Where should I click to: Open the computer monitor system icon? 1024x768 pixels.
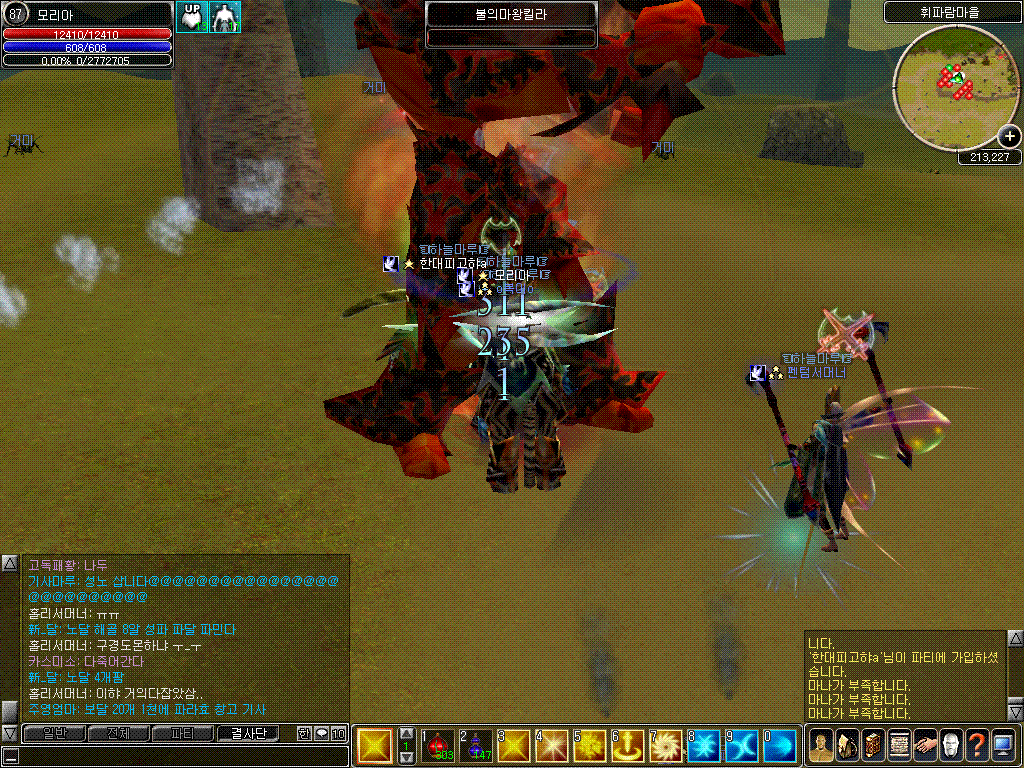pos(1003,745)
